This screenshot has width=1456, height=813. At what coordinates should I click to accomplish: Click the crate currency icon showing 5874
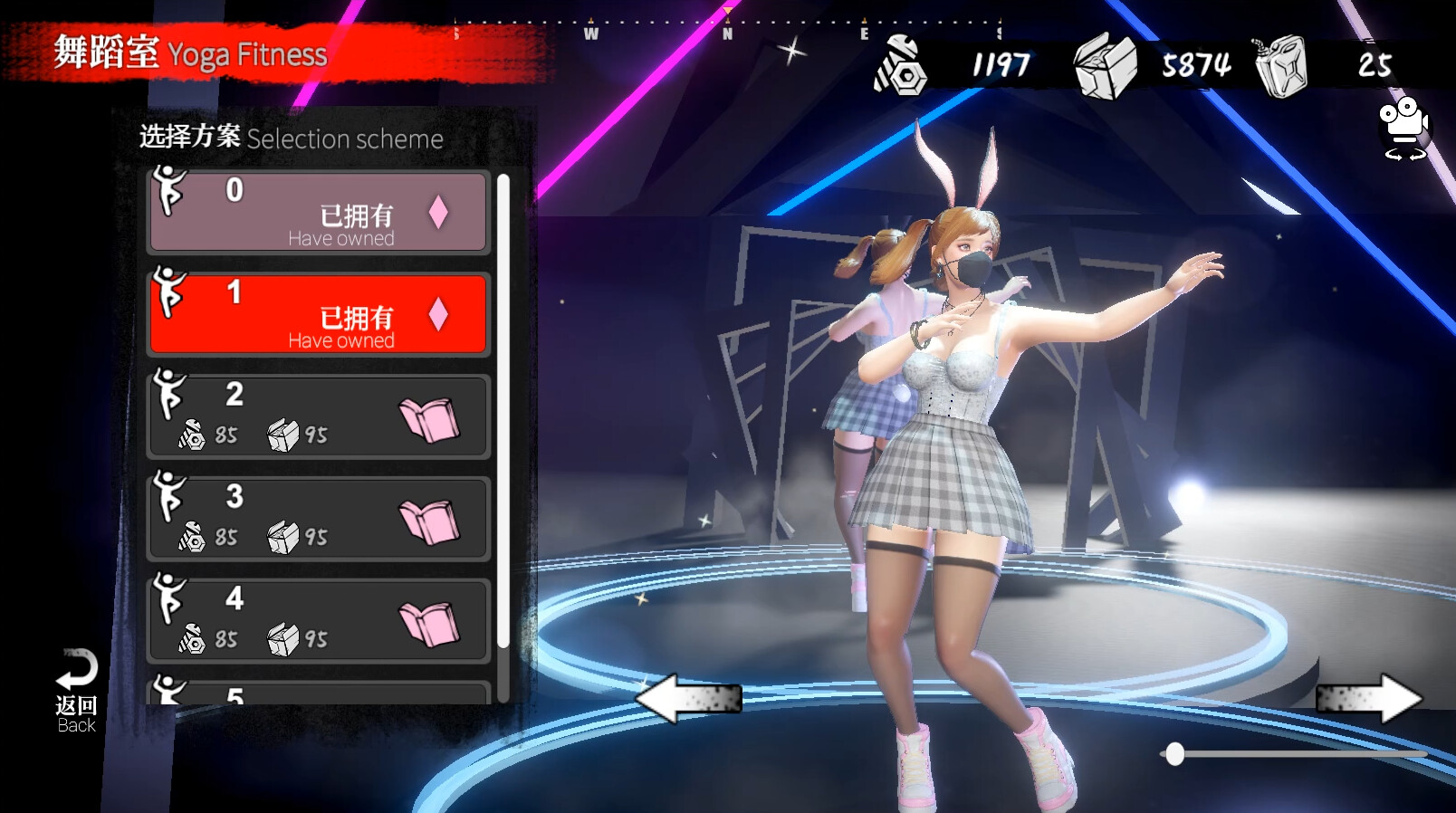1106,67
